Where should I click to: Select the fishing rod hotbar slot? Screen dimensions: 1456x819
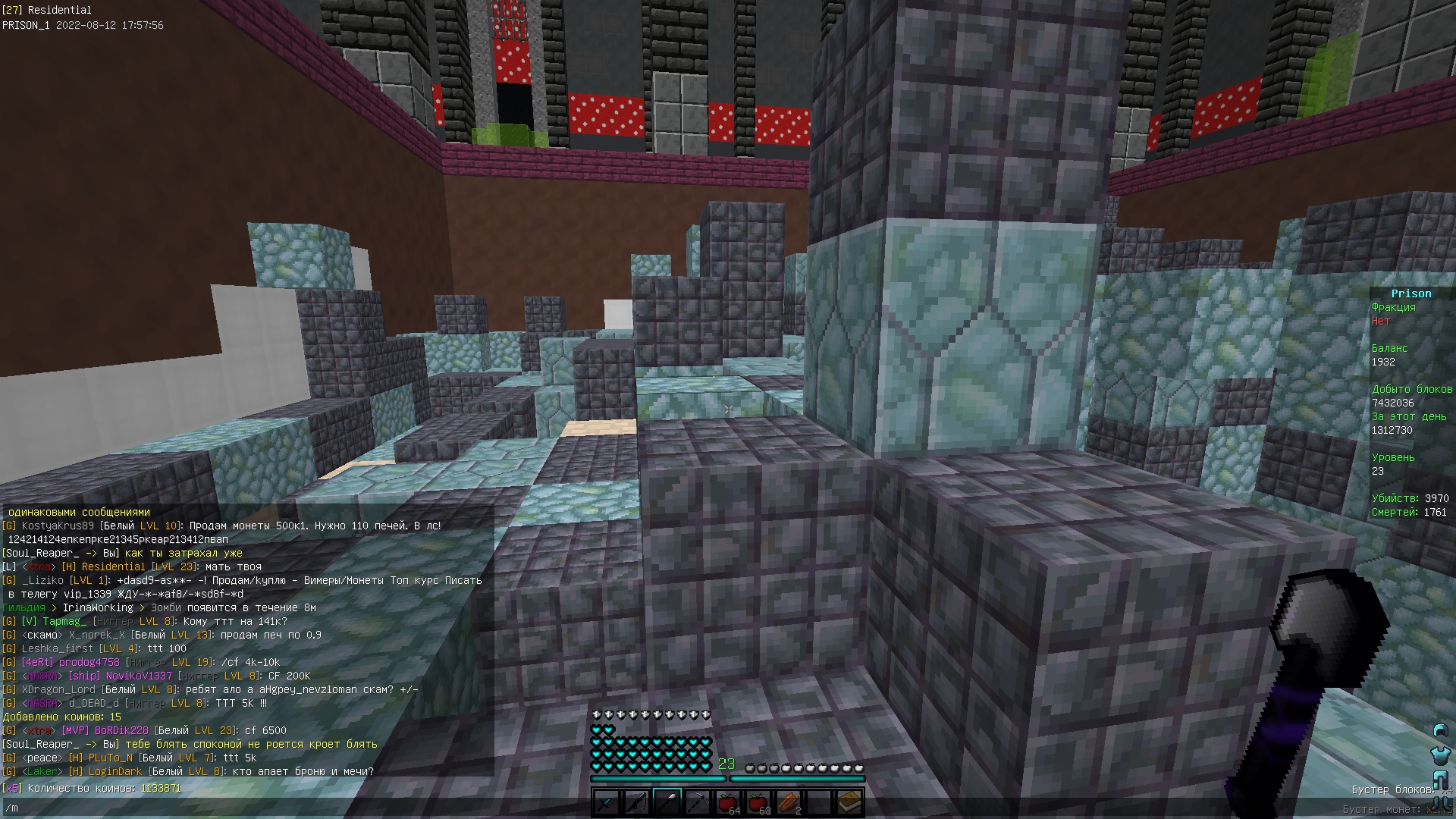click(x=637, y=802)
